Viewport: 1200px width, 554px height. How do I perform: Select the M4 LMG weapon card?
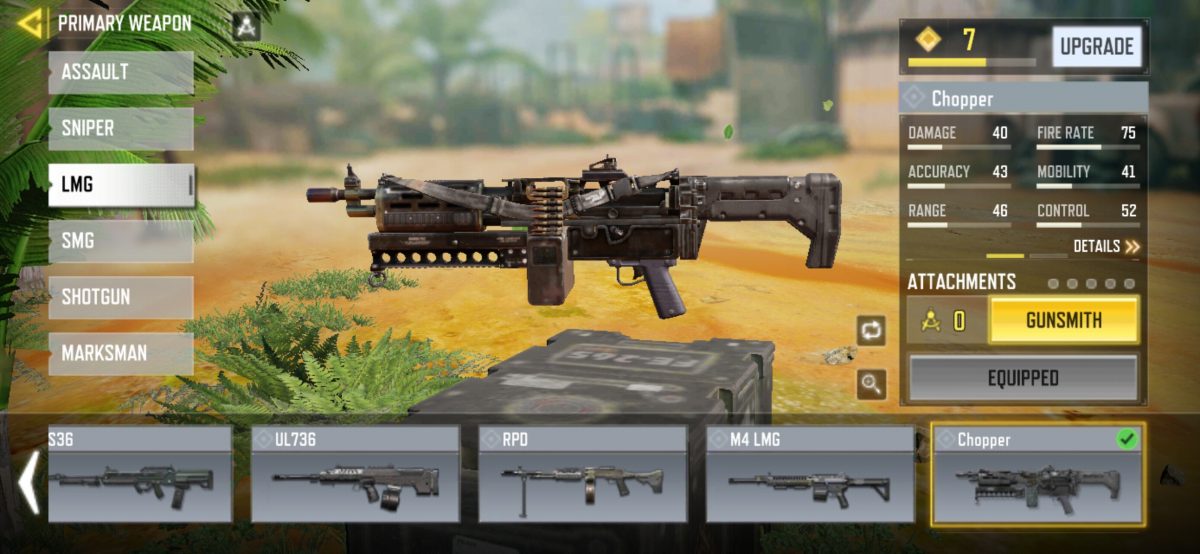click(810, 474)
